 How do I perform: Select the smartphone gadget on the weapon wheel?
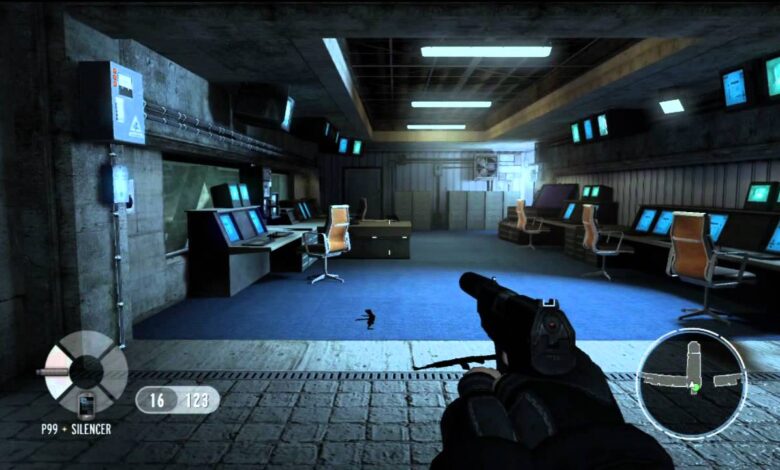tap(86, 406)
